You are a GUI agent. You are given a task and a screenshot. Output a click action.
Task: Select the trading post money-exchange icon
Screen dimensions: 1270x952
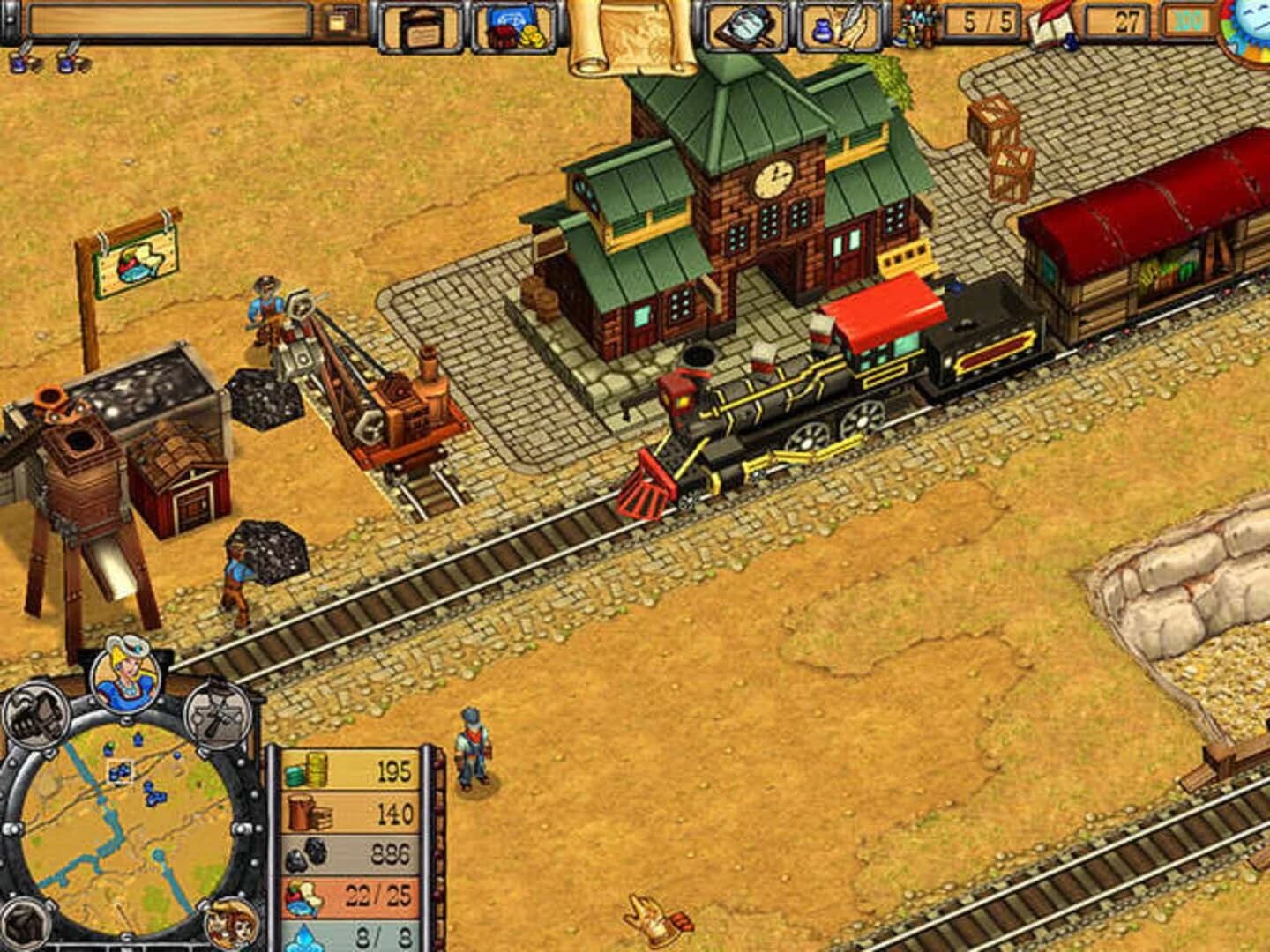(x=516, y=26)
